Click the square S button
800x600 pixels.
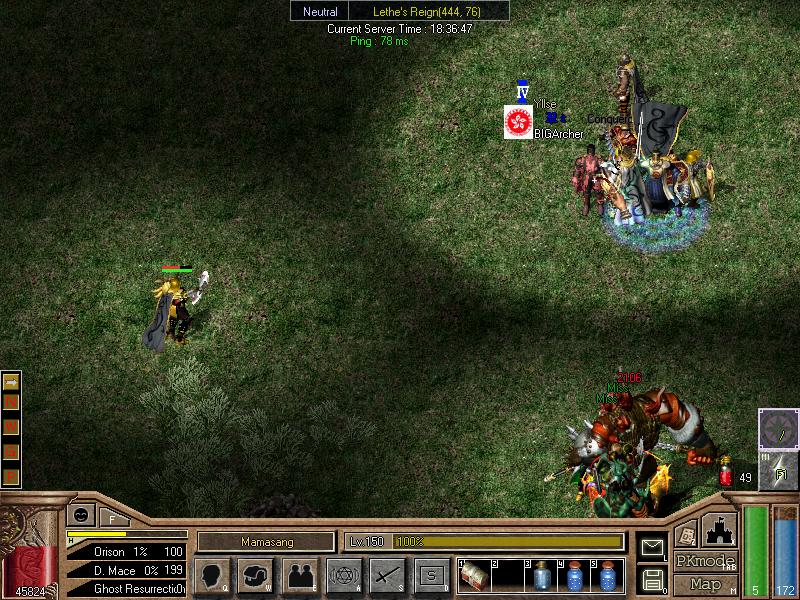pos(431,576)
